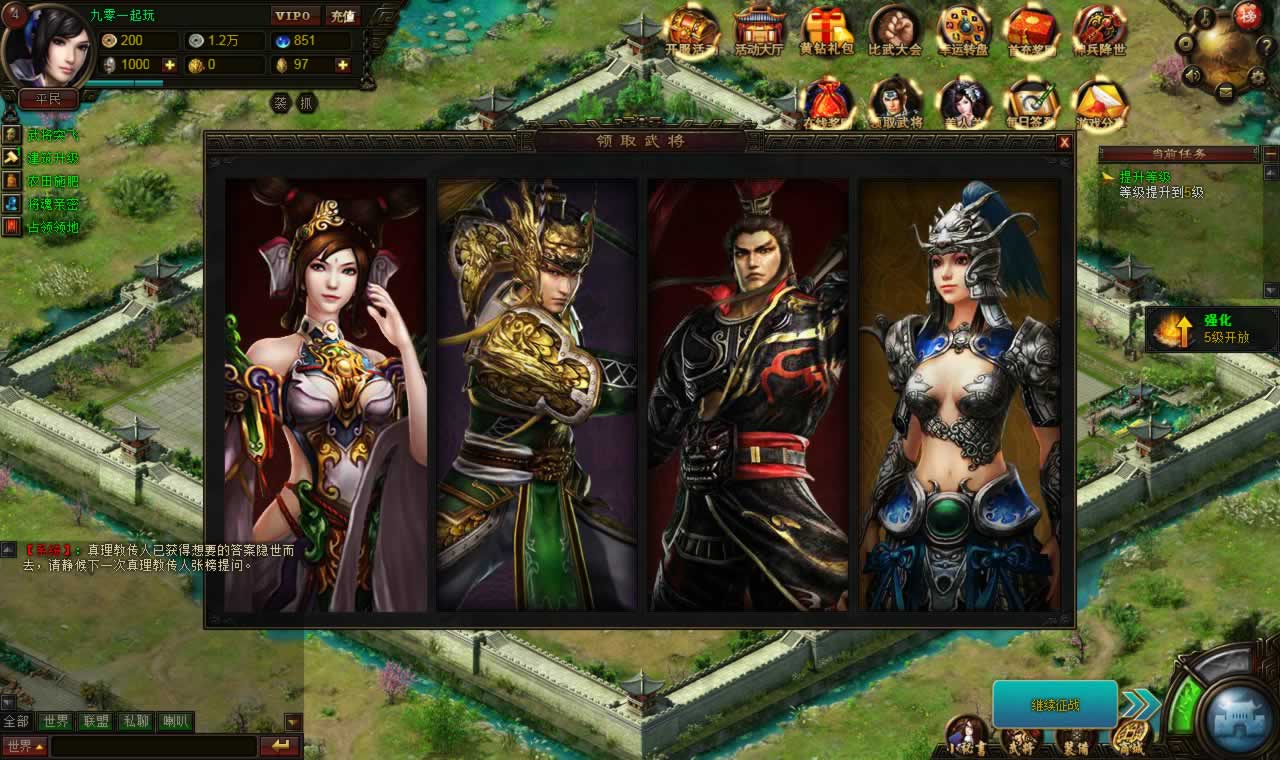Select the general in golden armor

click(x=537, y=395)
